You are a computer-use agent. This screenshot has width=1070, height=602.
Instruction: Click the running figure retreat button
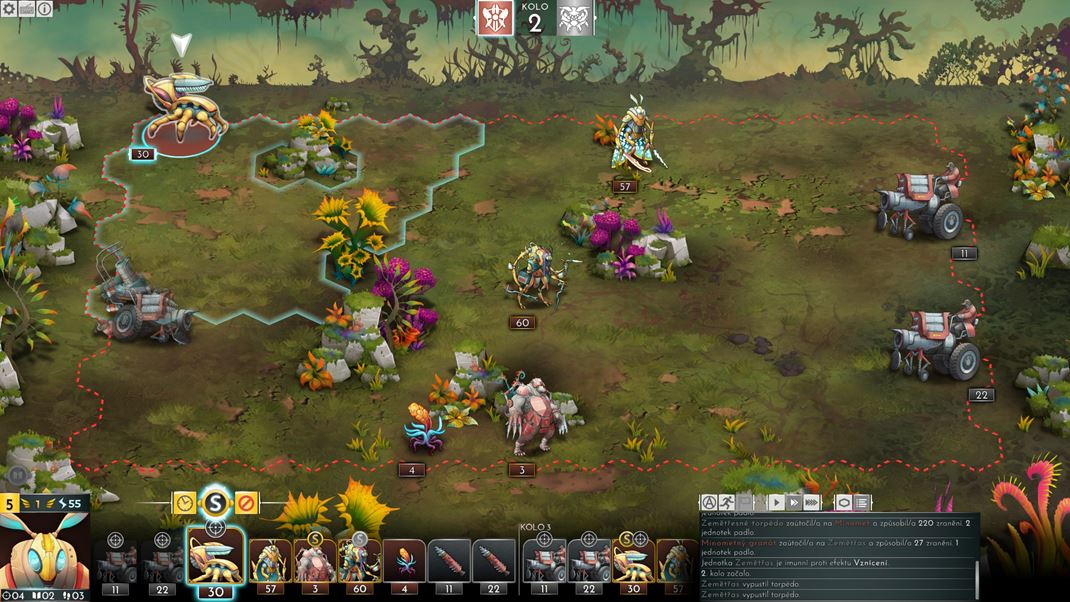[730, 502]
